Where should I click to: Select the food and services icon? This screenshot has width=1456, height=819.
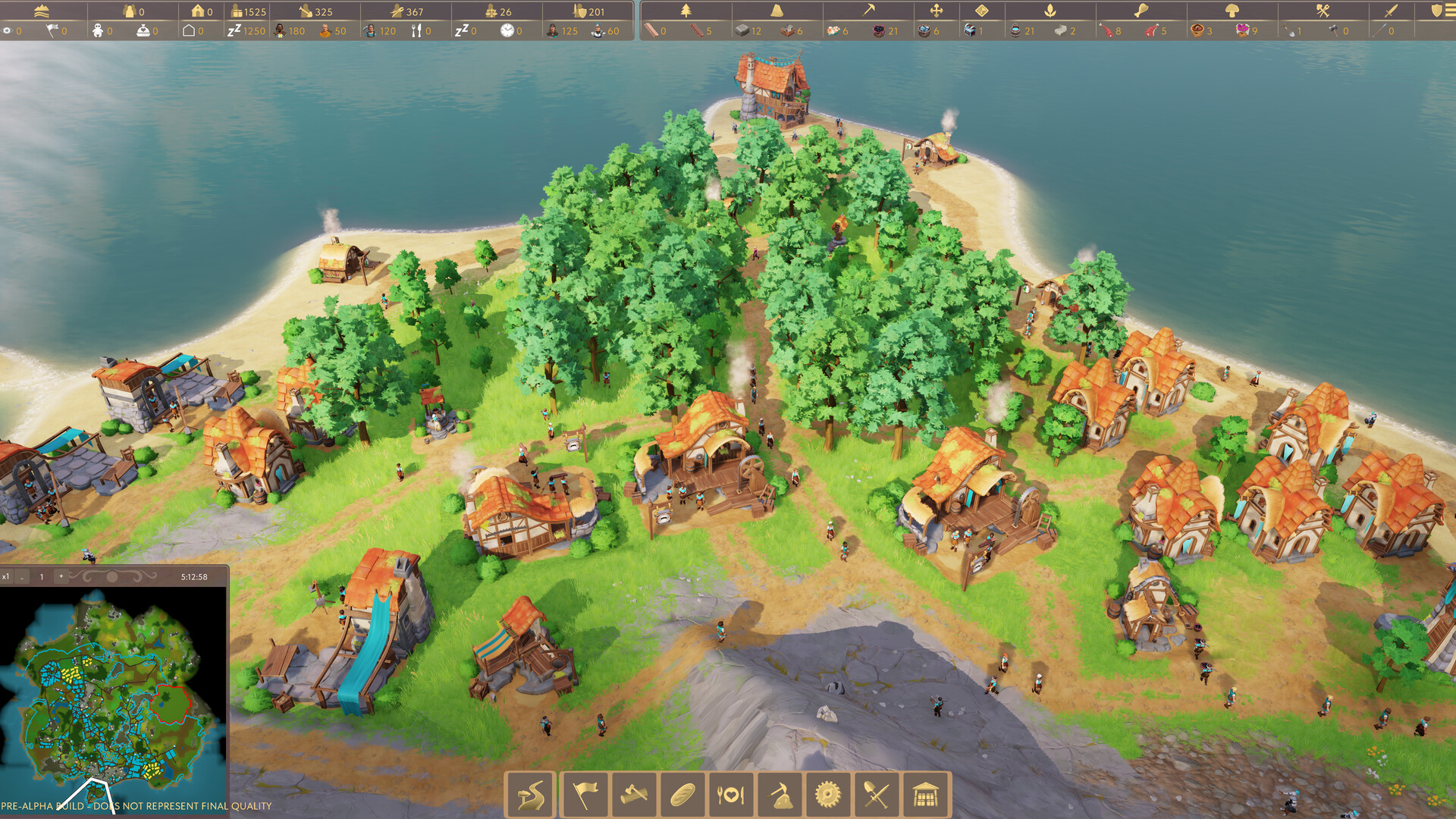[730, 794]
